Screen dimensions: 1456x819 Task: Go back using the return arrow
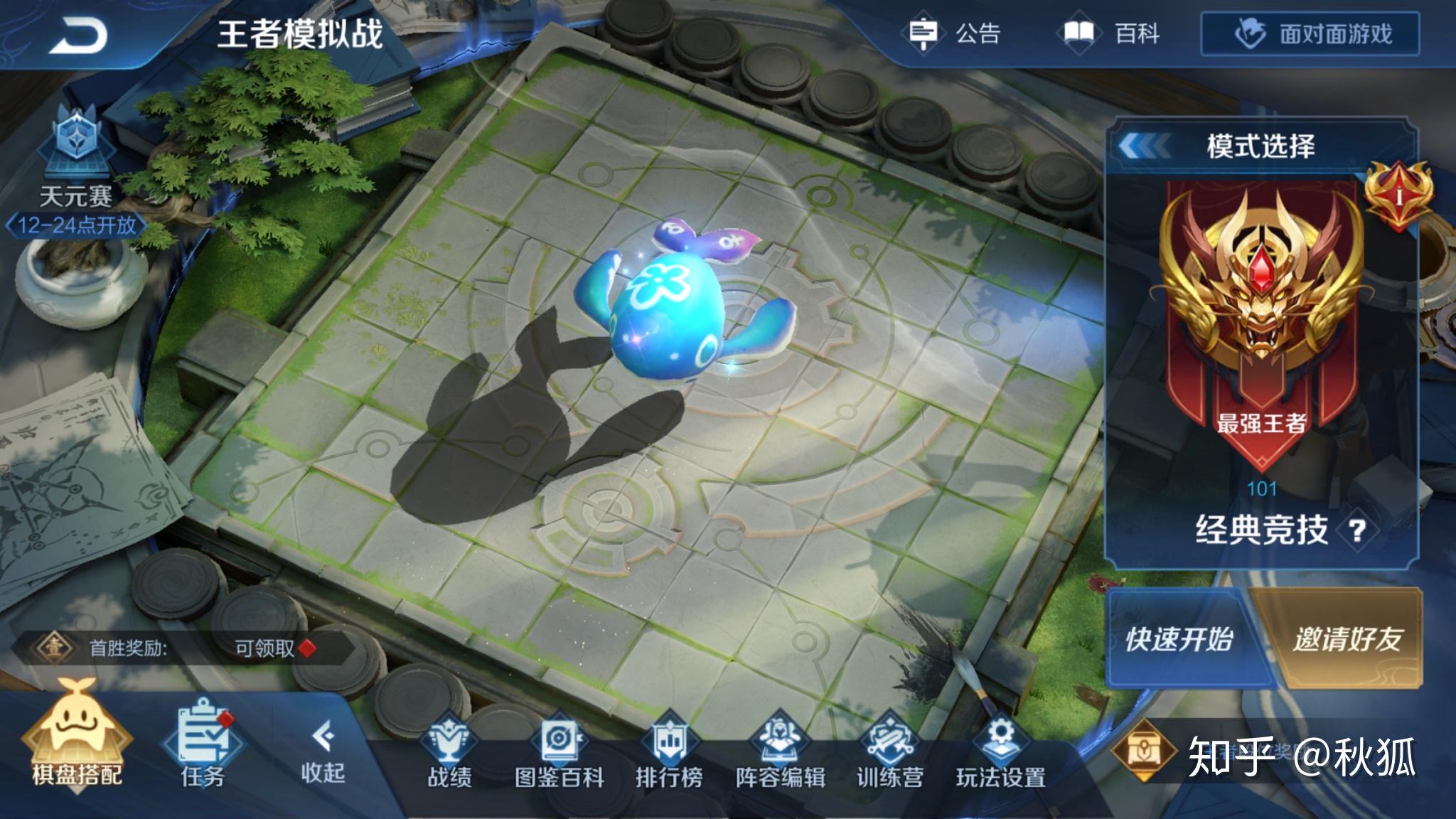77,34
